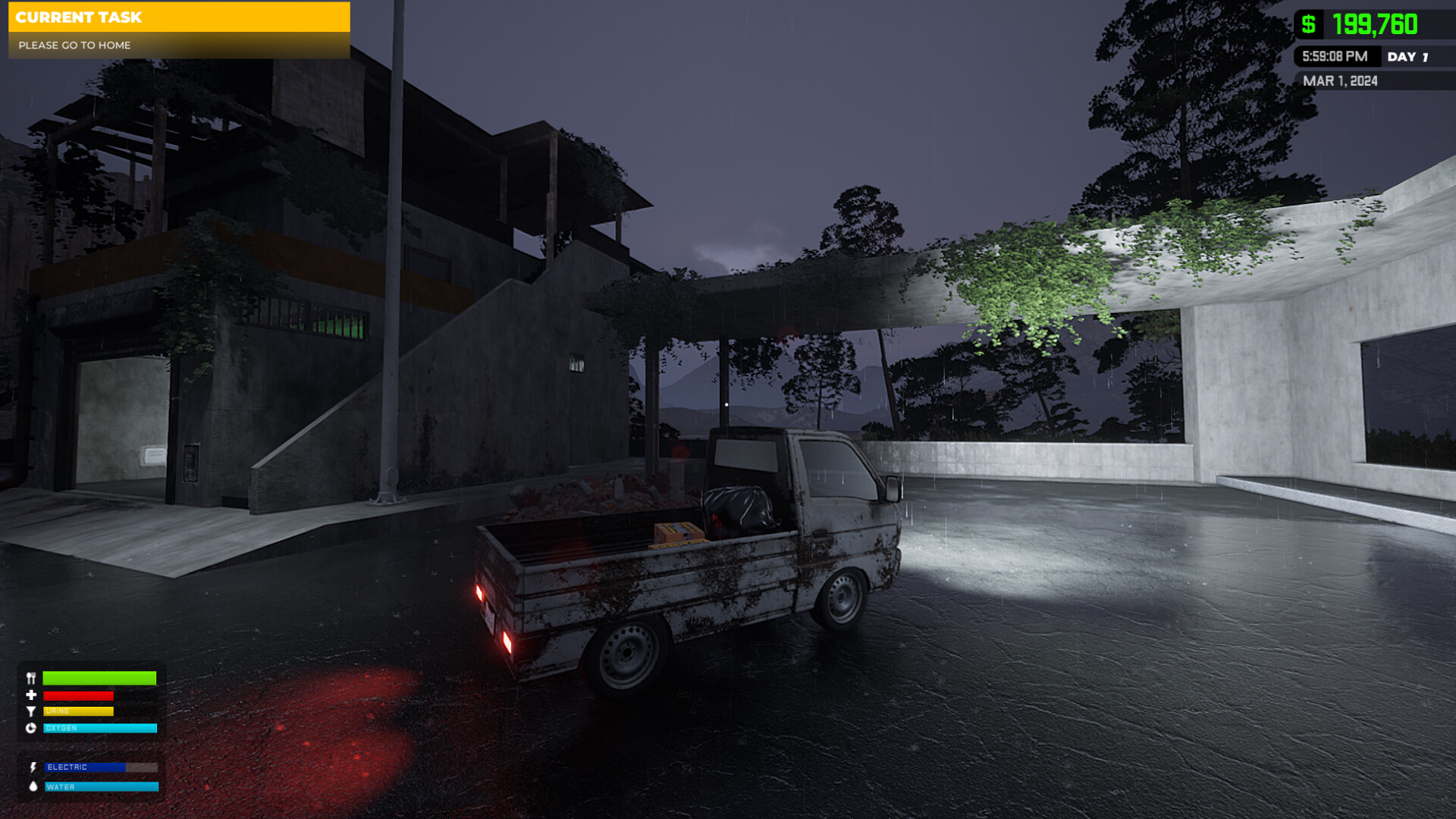Expand the 5:59:08 PM clock display
The image size is (1456, 819).
1335,56
